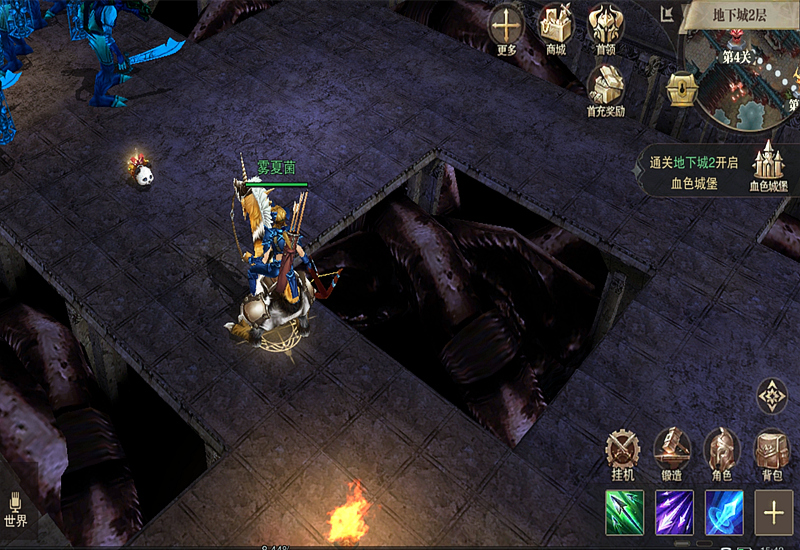The width and height of the screenshot is (800, 550).
Task: Add a skill to the plus slot
Action: tap(773, 513)
